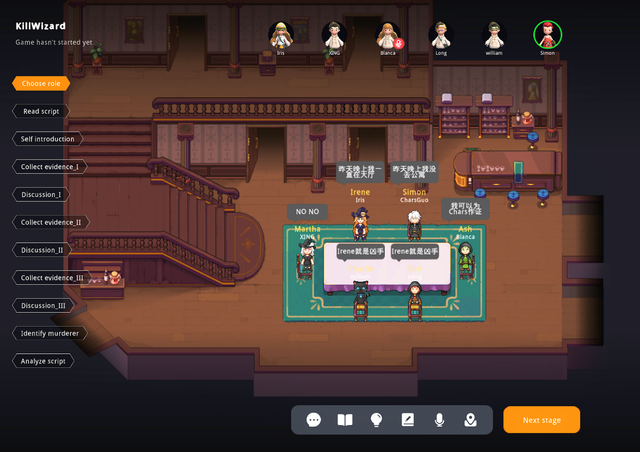Open the Discussion_I stage
This screenshot has height=452, width=640.
(x=41, y=194)
